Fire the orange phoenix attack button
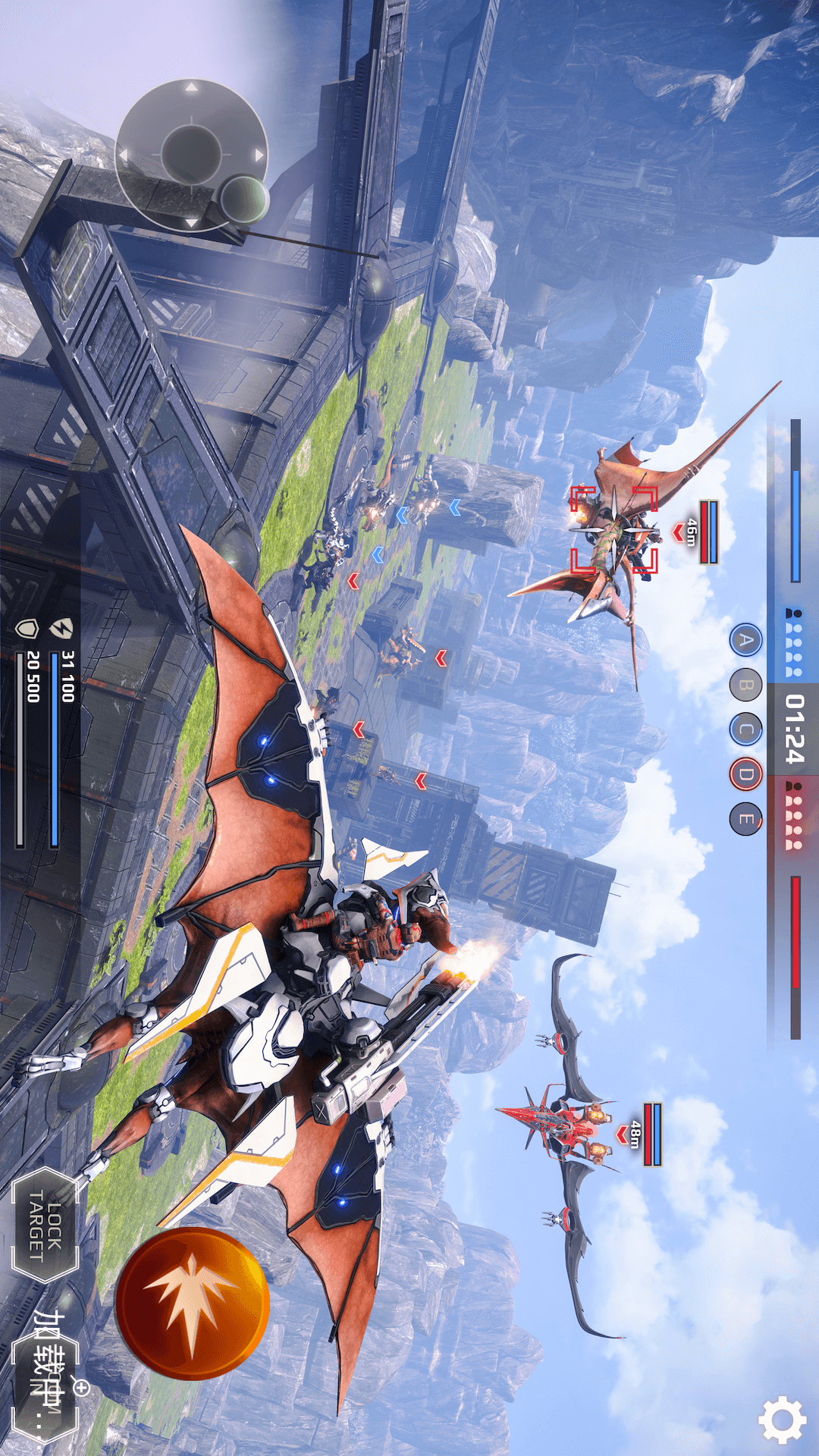Viewport: 819px width, 1456px height. click(192, 1303)
